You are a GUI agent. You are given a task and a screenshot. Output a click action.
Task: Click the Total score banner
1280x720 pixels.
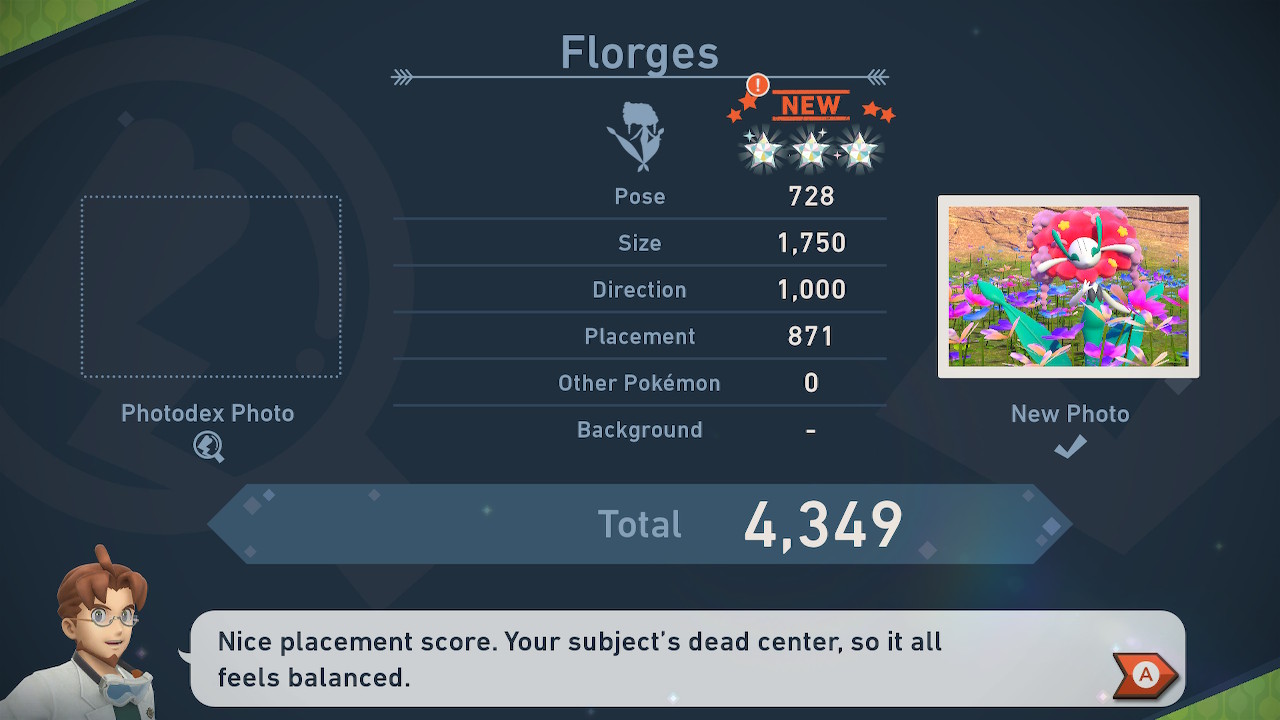point(640,523)
